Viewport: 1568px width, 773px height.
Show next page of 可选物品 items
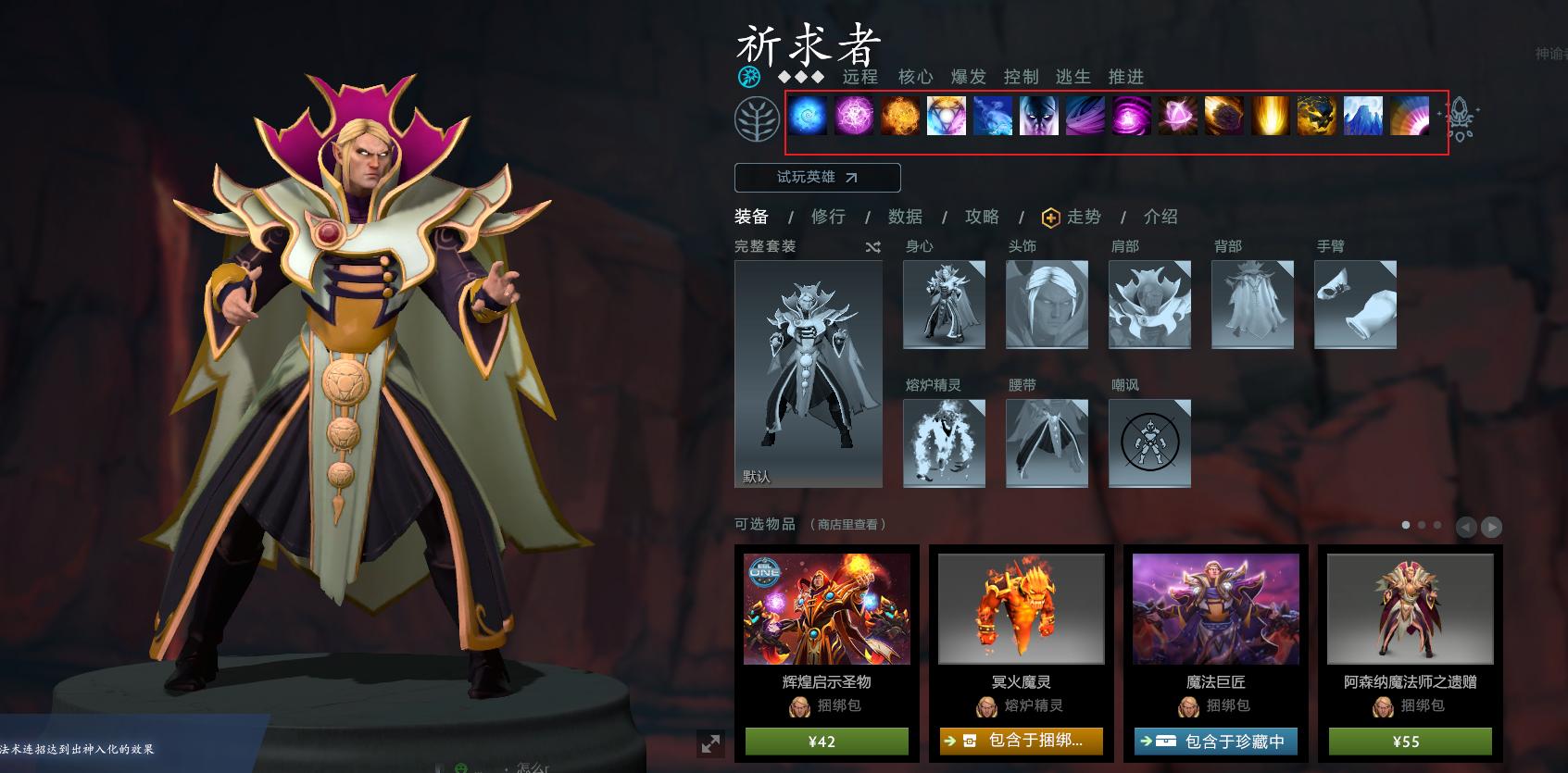[1491, 527]
